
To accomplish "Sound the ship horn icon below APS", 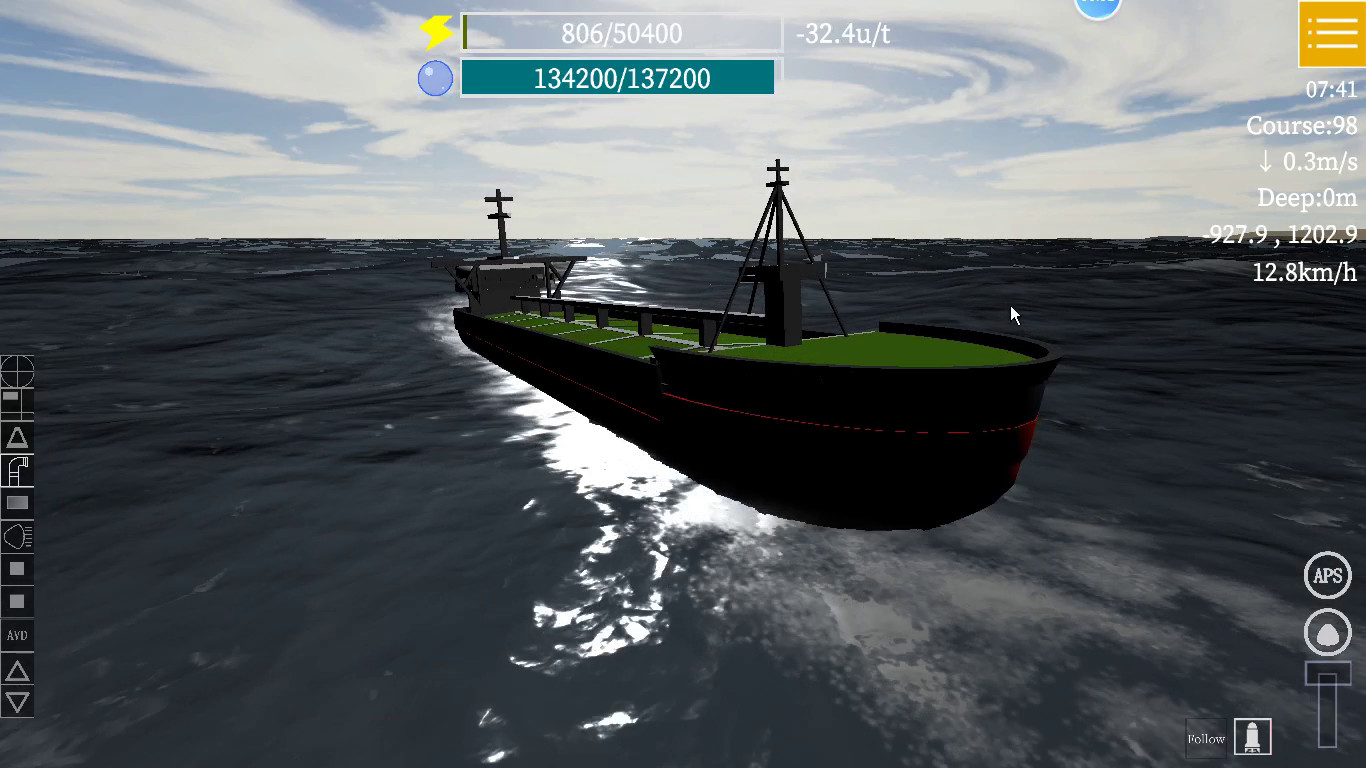I will point(1327,631).
